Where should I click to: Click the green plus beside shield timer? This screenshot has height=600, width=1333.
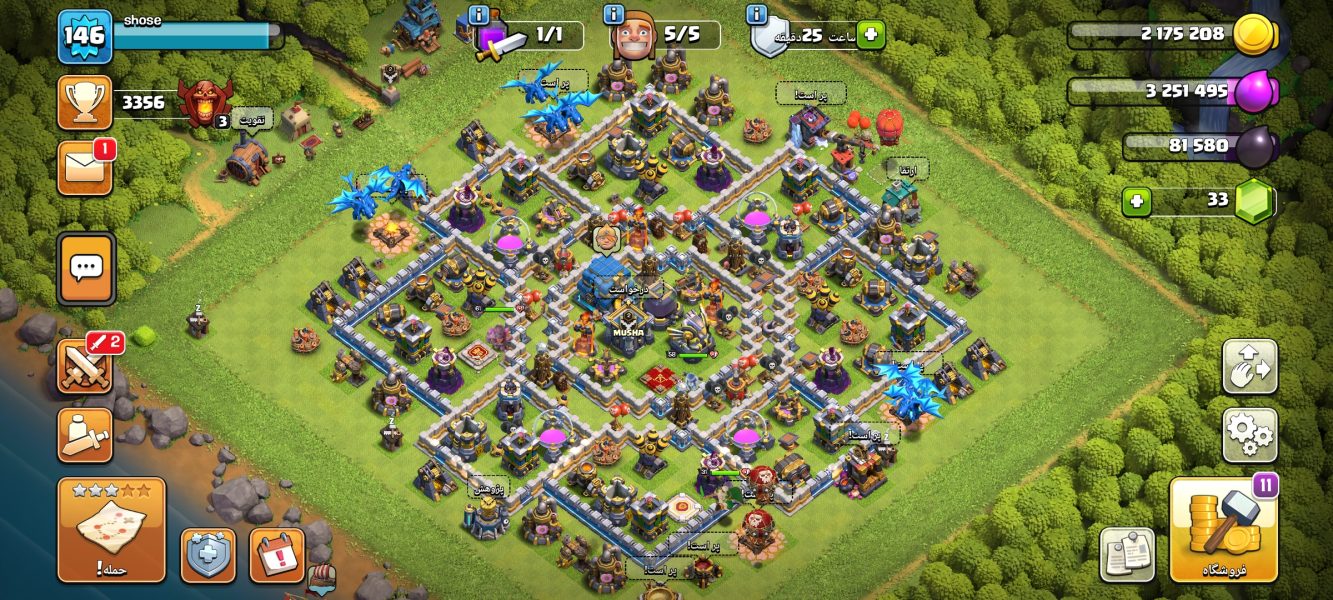pos(870,35)
